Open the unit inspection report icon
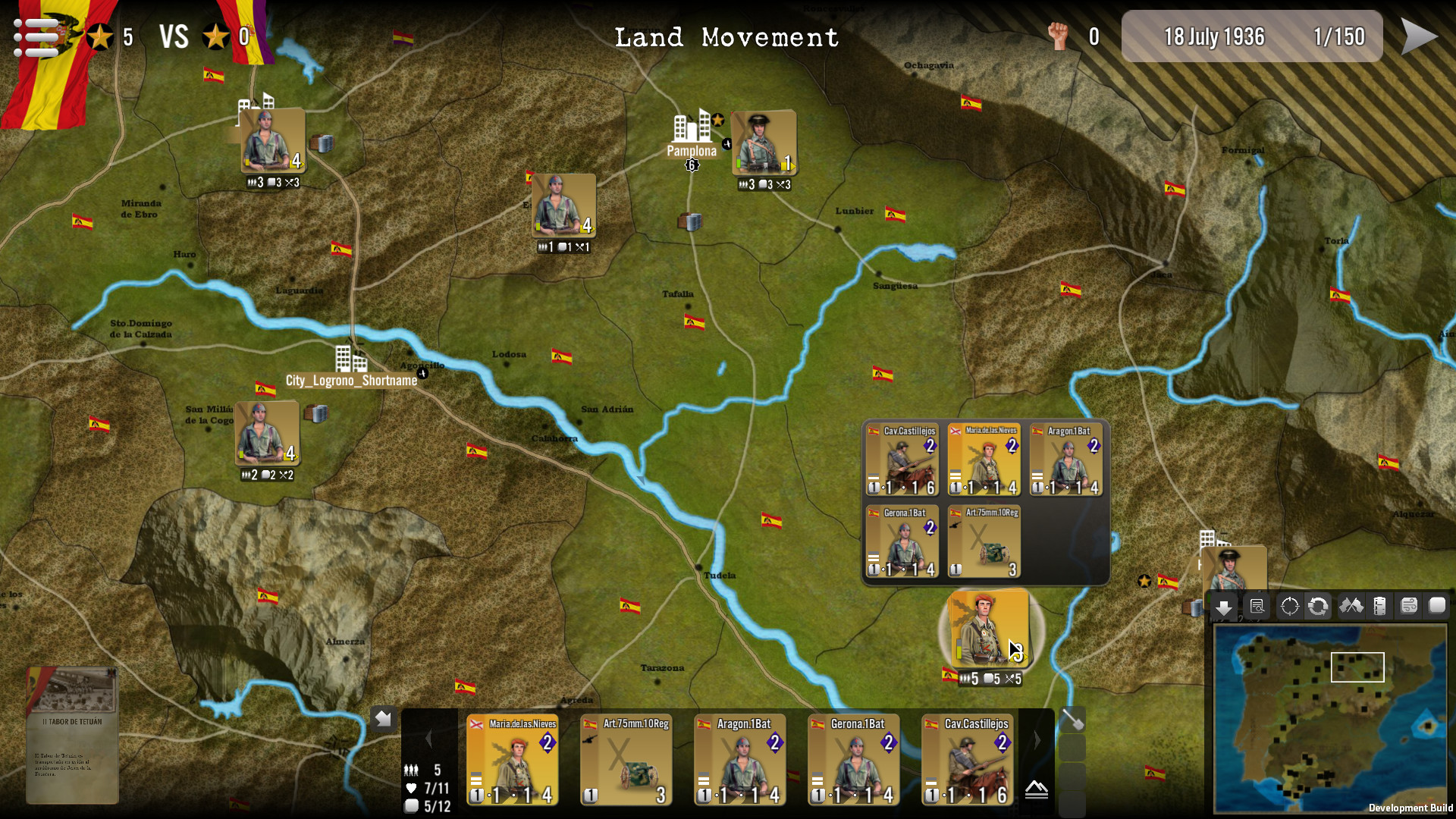 click(x=1257, y=607)
